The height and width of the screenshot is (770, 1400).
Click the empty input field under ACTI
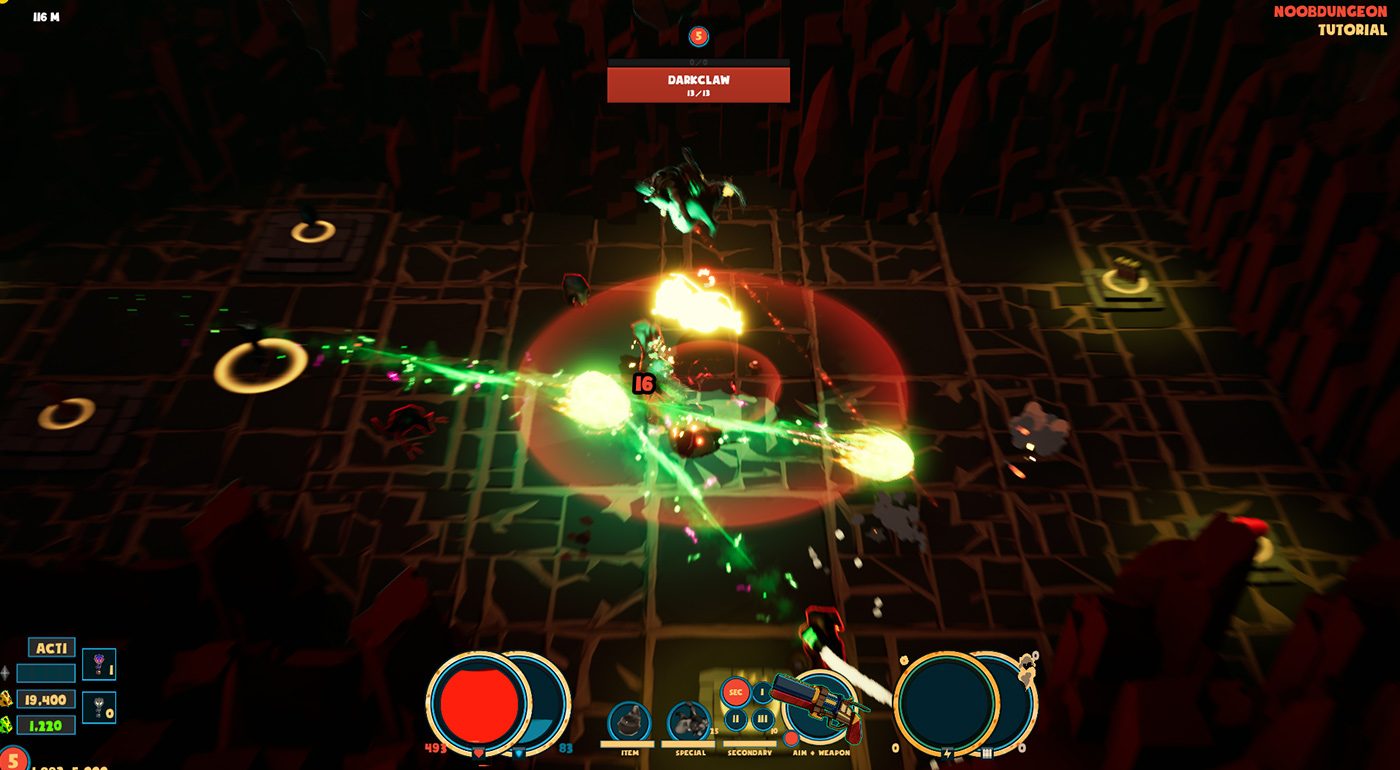point(46,673)
